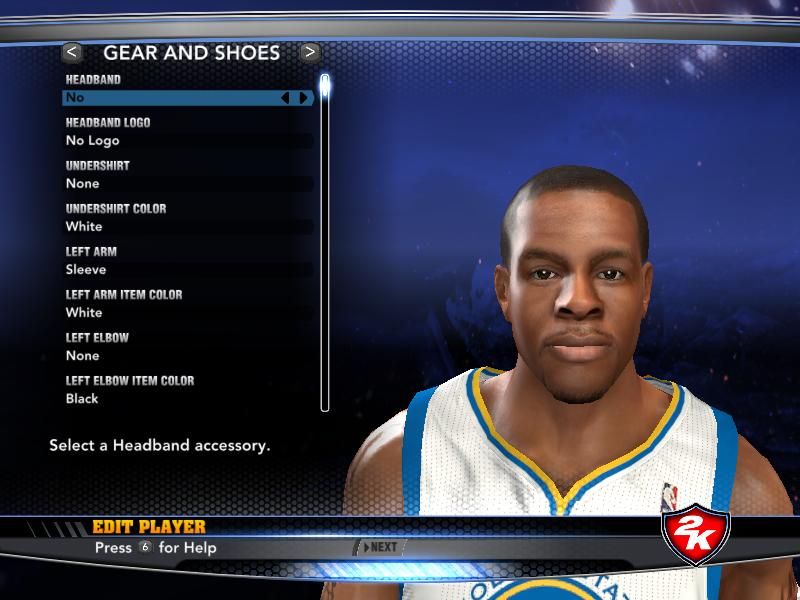Select the Left Elbow option row

click(x=190, y=356)
